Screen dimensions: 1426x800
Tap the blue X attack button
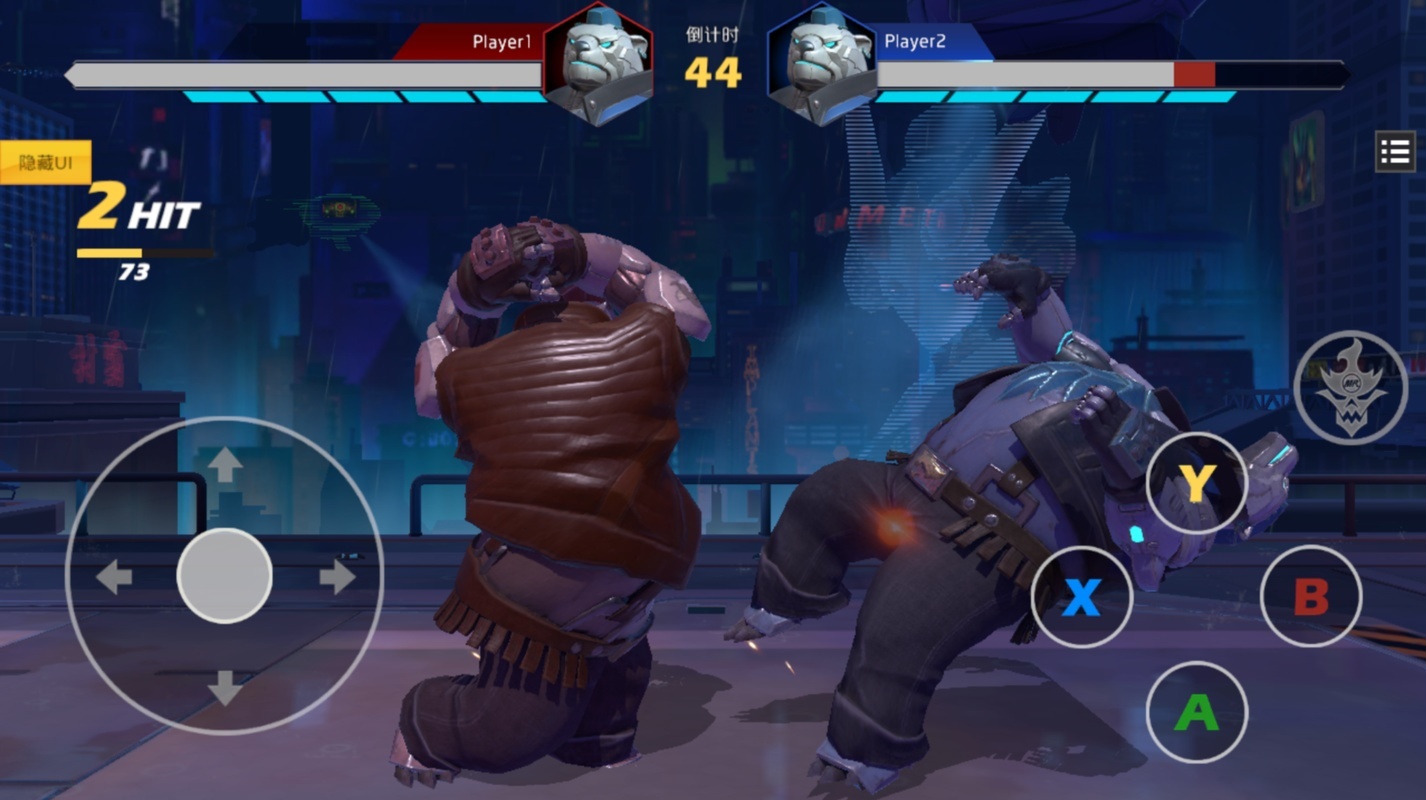pyautogui.click(x=1081, y=598)
